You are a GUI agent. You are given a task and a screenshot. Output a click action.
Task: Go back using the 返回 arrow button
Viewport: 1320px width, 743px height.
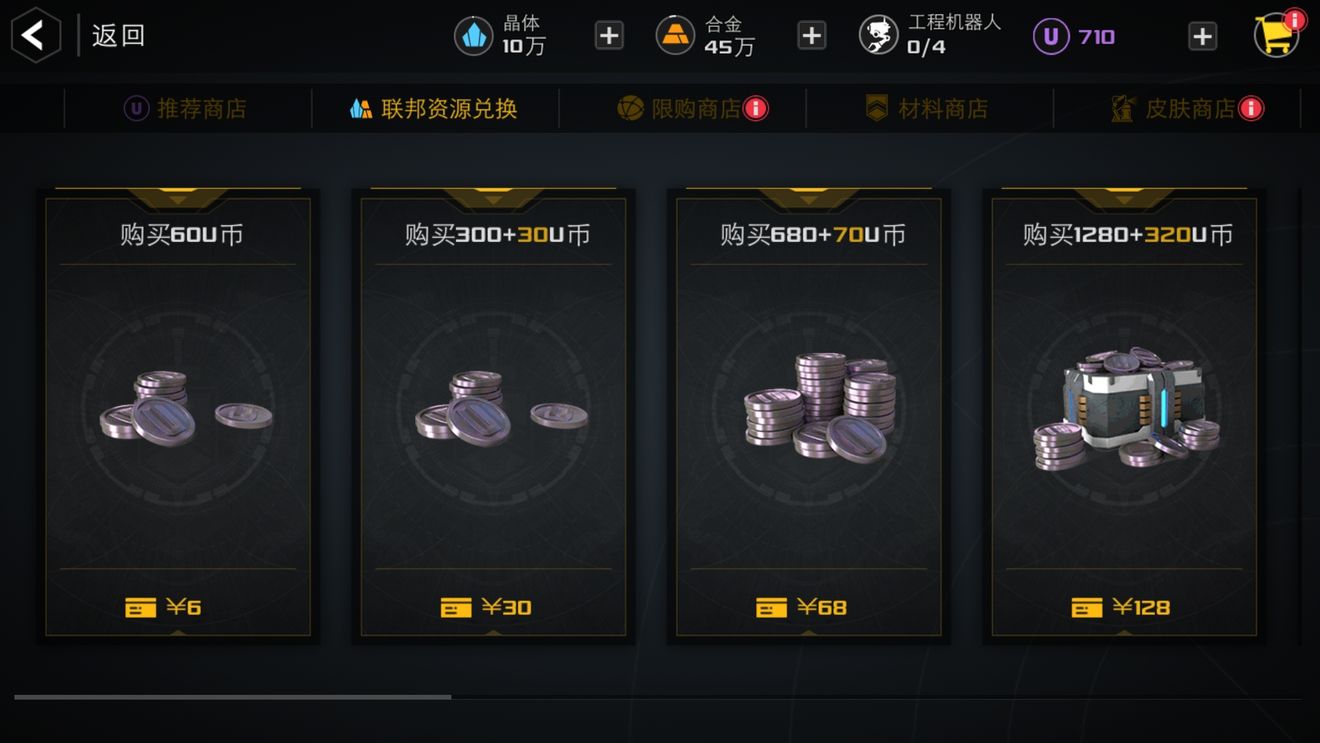pos(35,36)
